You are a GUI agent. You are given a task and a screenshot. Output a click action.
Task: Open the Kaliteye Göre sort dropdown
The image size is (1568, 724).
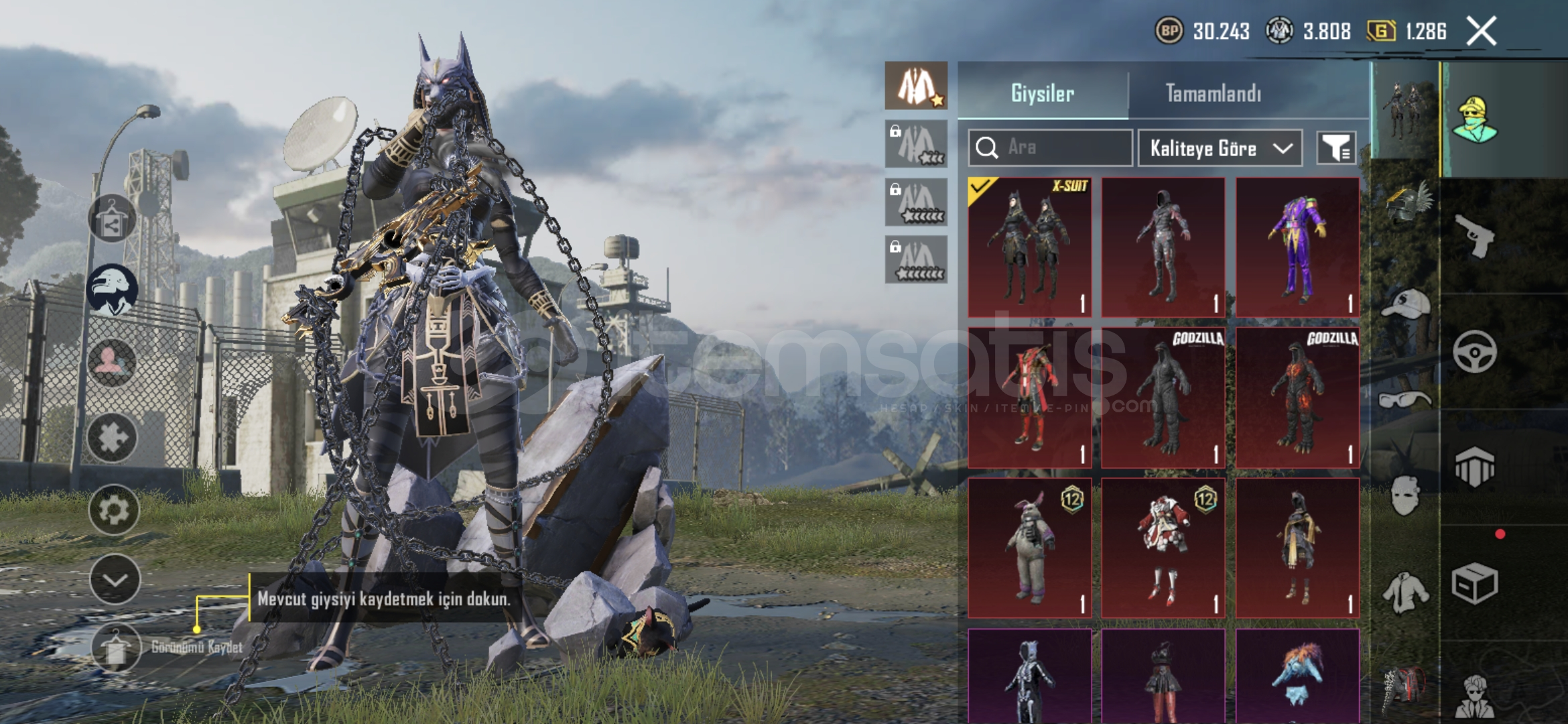(1220, 148)
